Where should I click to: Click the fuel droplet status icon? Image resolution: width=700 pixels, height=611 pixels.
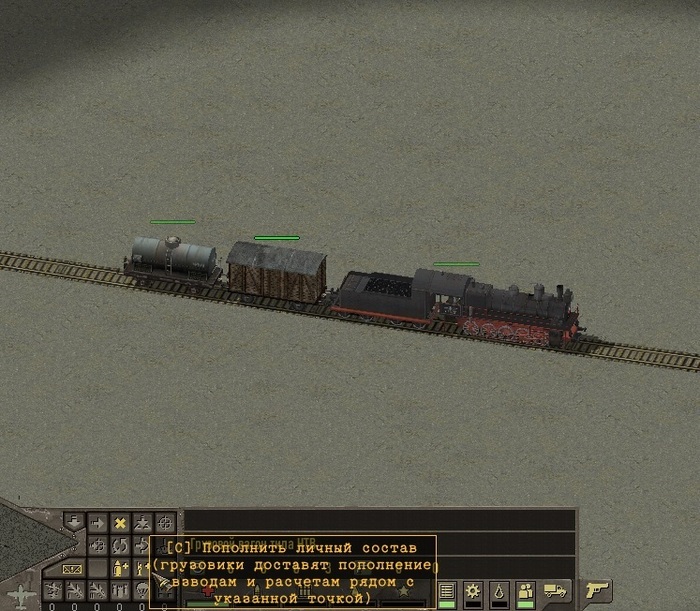pyautogui.click(x=500, y=590)
